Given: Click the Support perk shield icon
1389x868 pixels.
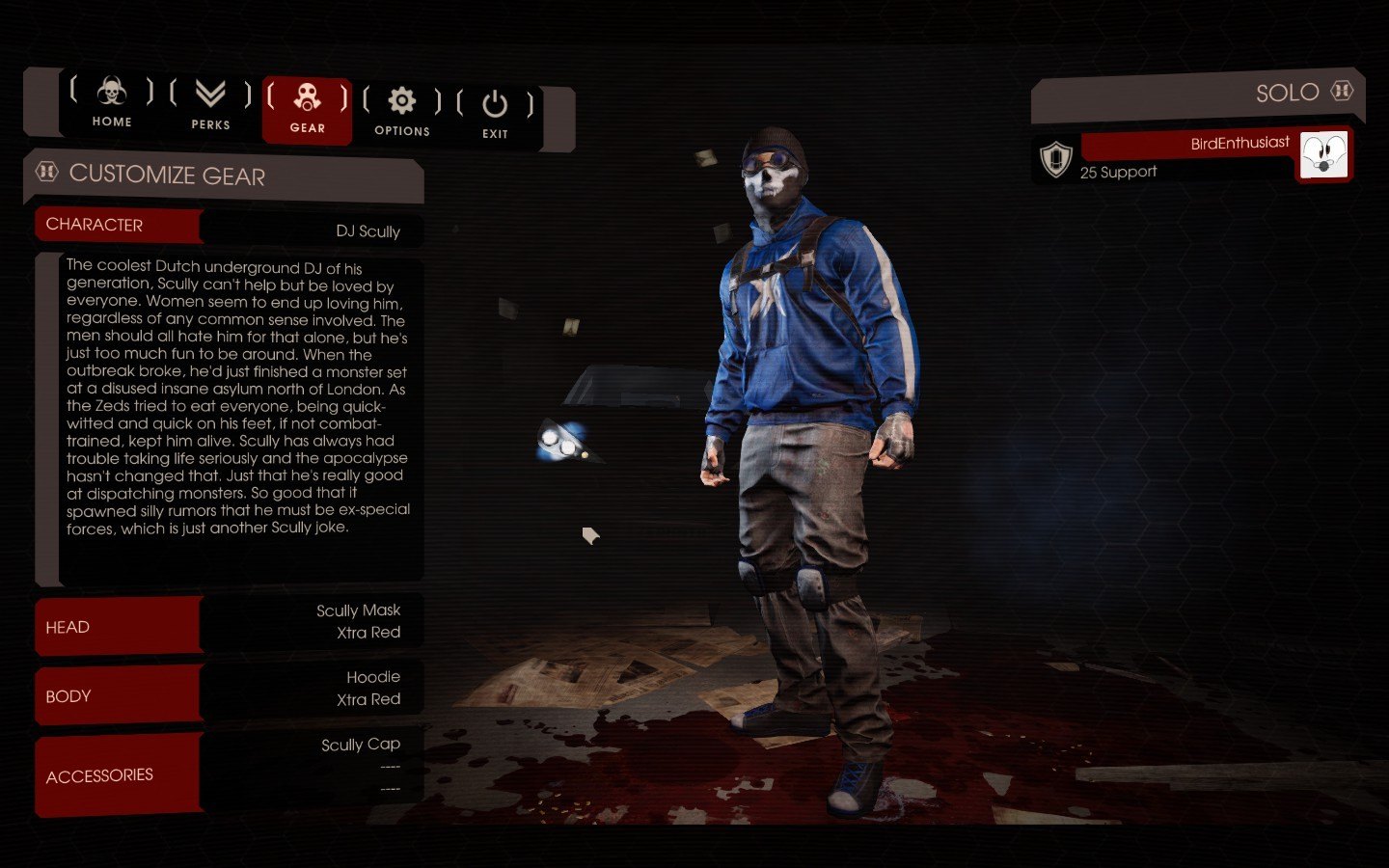Looking at the screenshot, I should [1056, 159].
